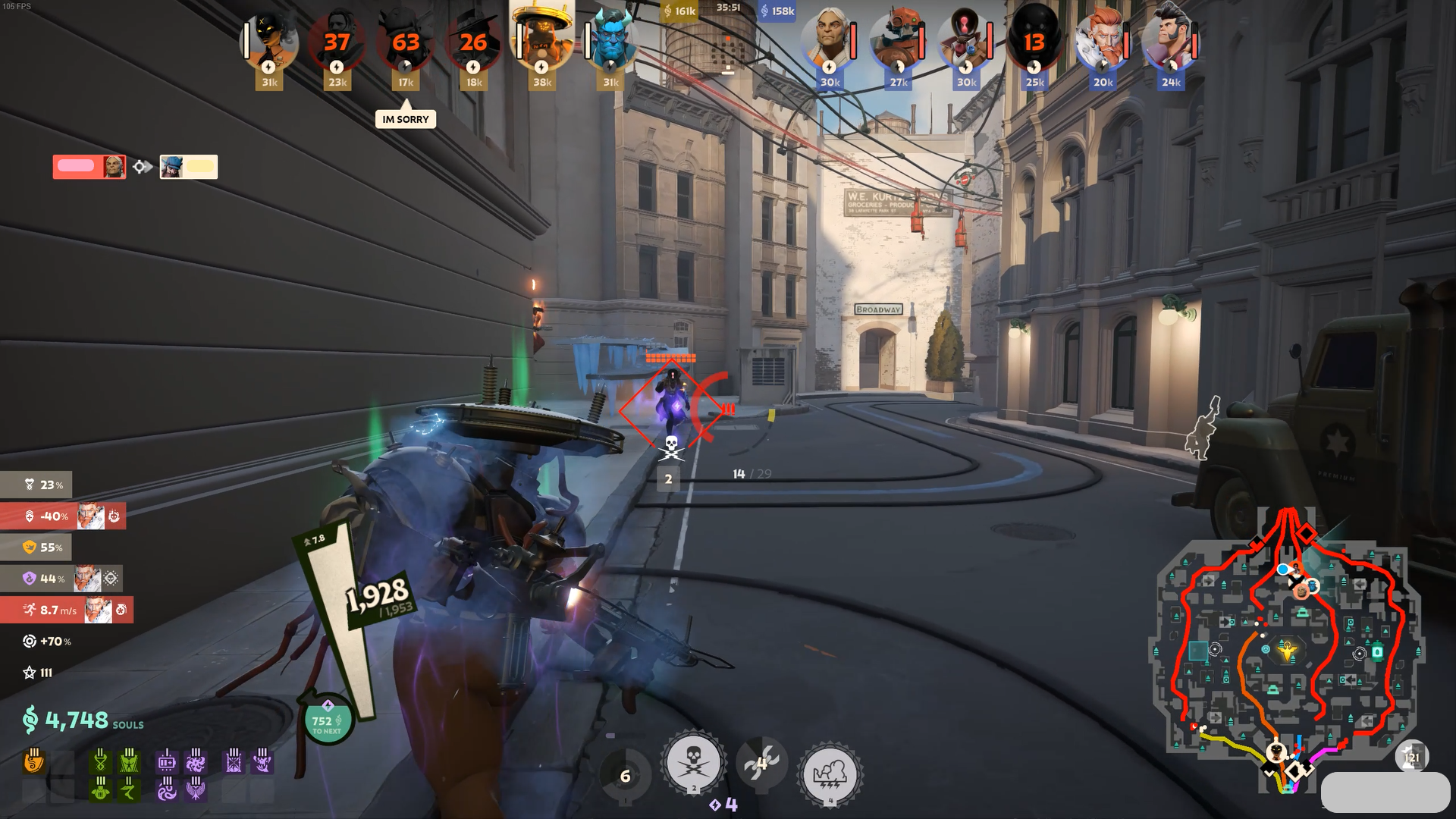
Task: Click the IM SORRY chat bubble
Action: coord(406,119)
